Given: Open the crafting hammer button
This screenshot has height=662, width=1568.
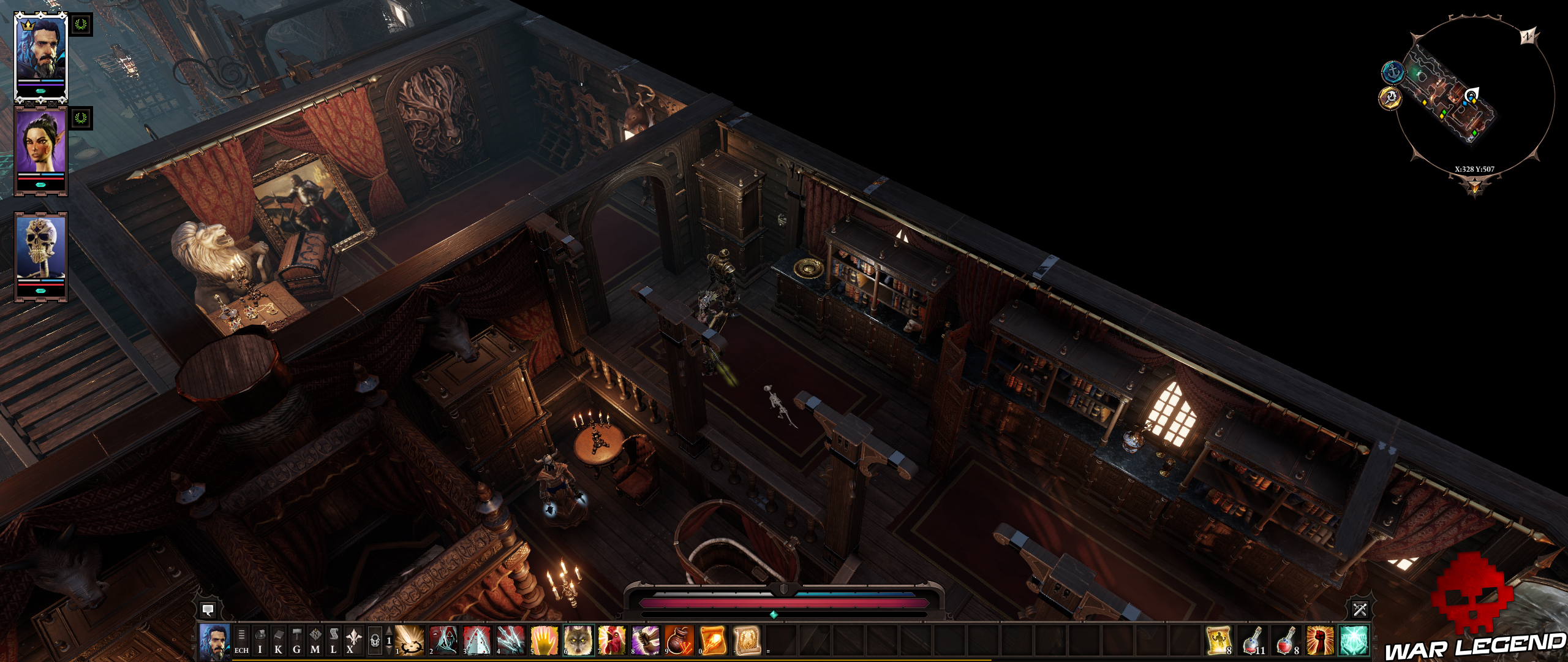Looking at the screenshot, I should (x=297, y=641).
